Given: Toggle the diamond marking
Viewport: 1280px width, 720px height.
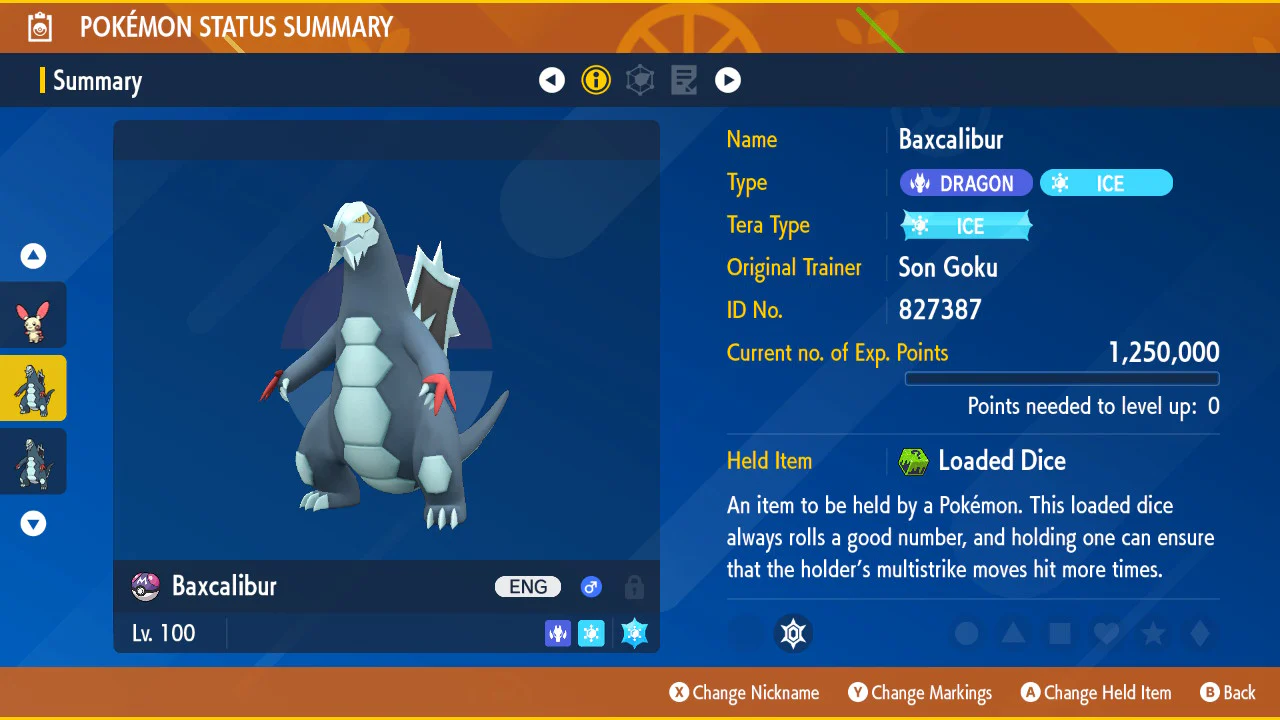Looking at the screenshot, I should (1200, 633).
